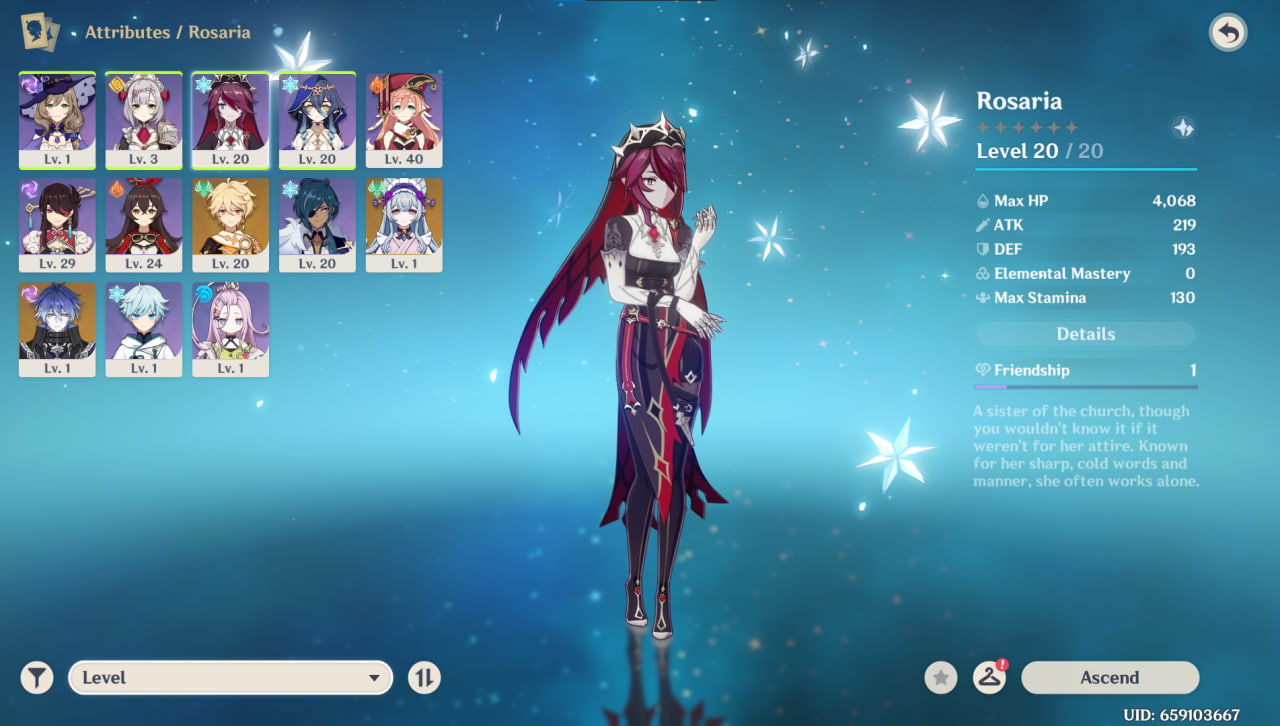
Task: Select Chongyun's Lv. 1 portrait
Action: coord(144,329)
